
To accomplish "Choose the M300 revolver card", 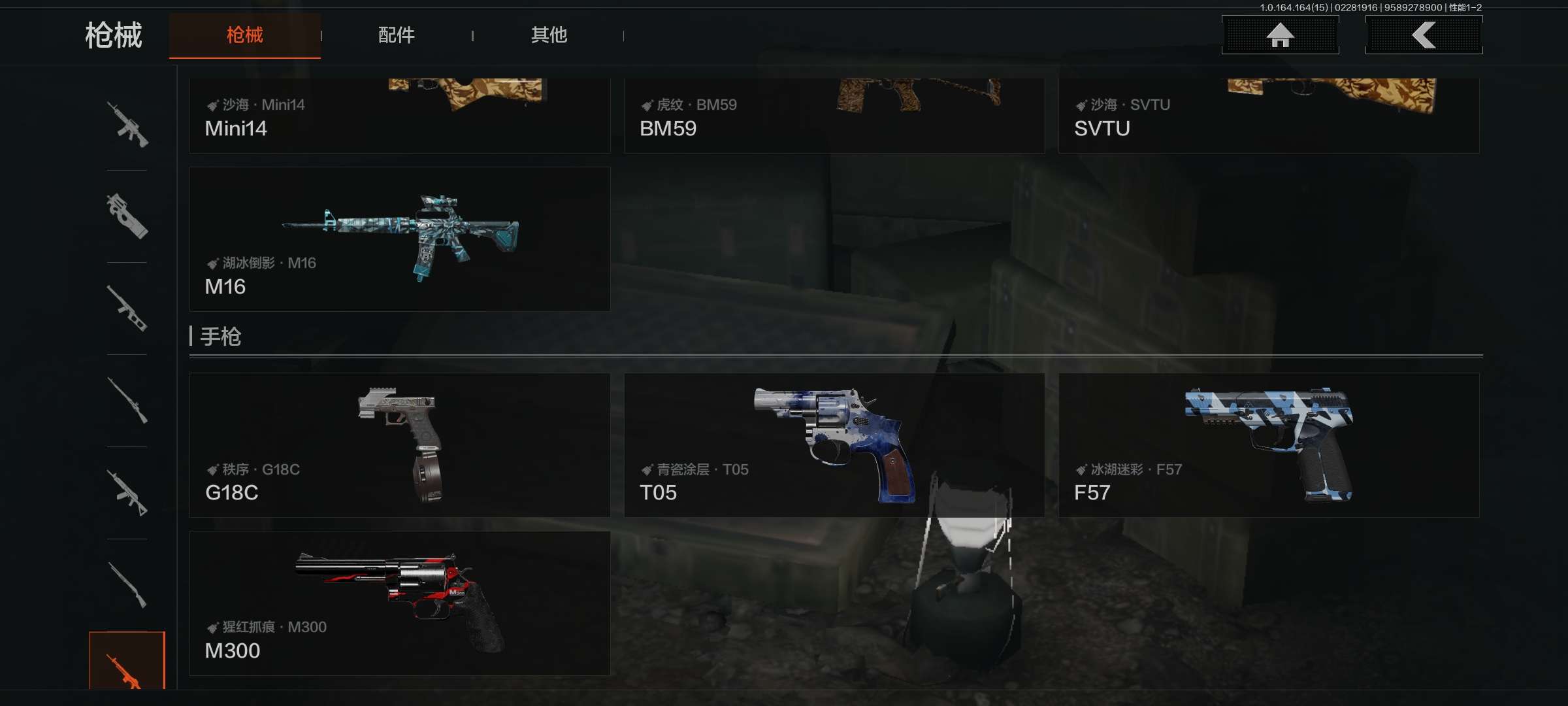I will [400, 603].
